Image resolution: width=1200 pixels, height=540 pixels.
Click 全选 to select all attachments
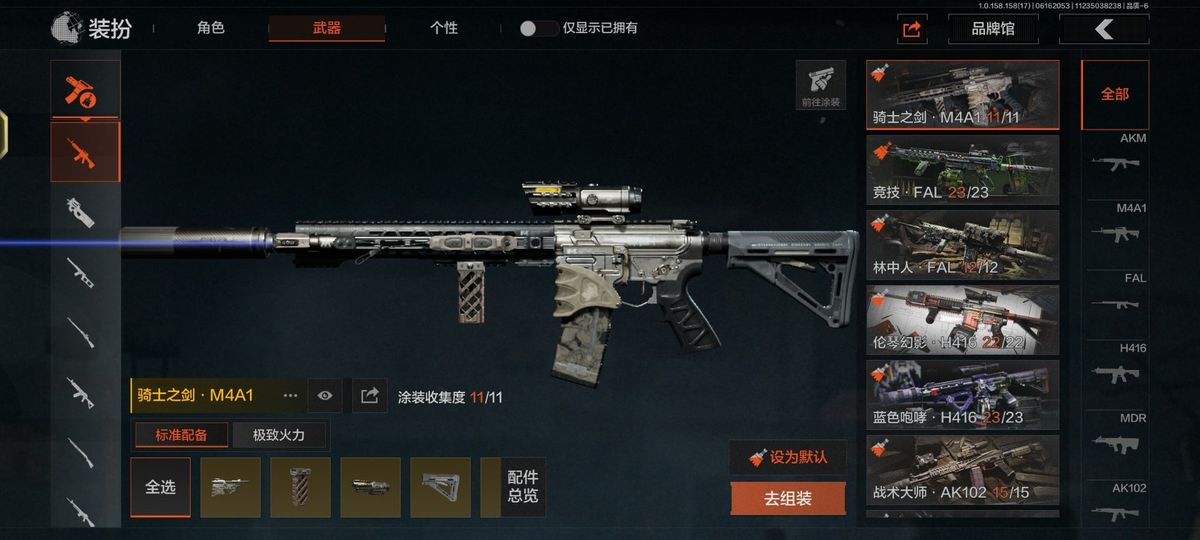pos(160,487)
